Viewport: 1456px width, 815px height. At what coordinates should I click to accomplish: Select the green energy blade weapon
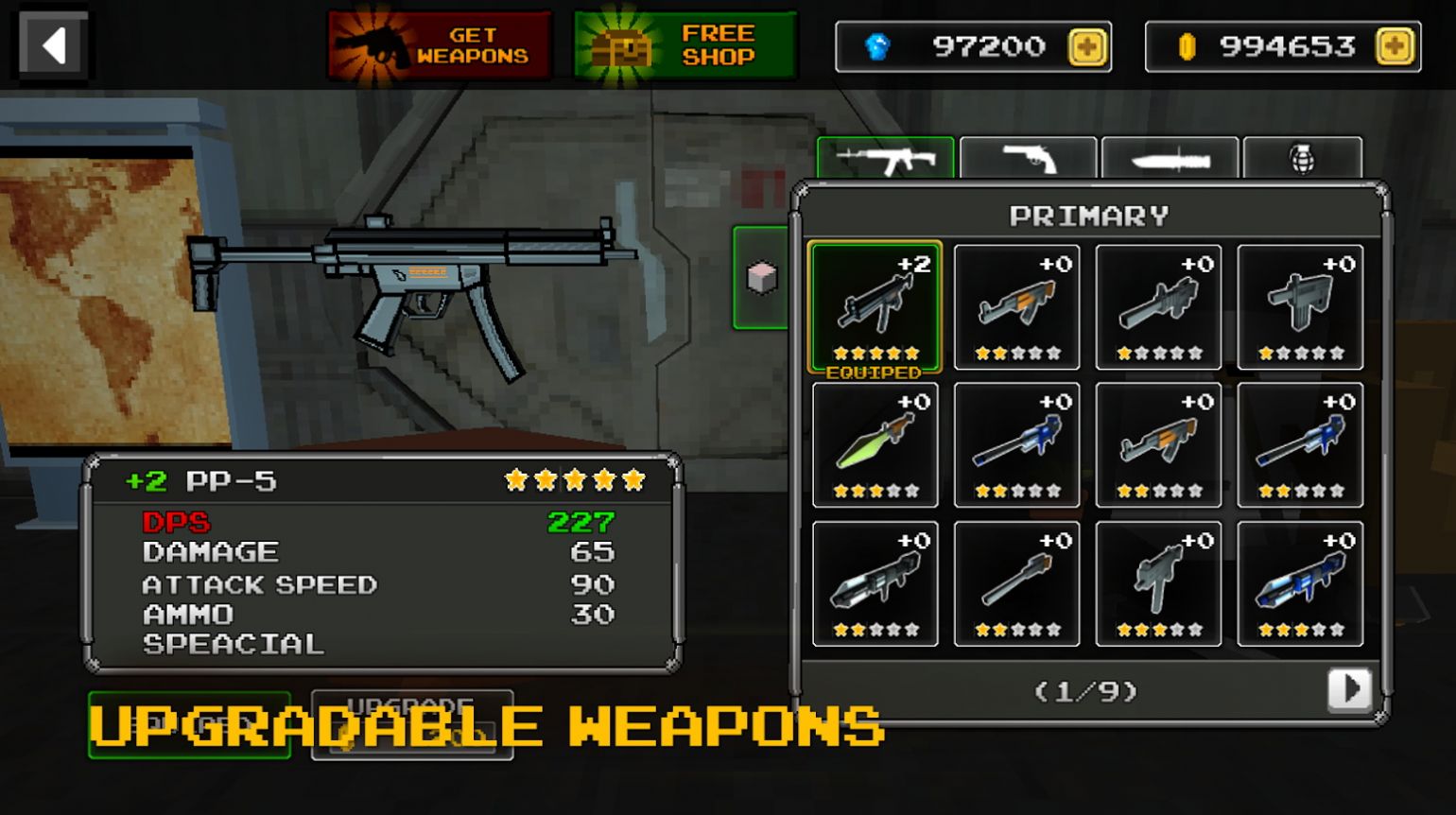pos(875,442)
